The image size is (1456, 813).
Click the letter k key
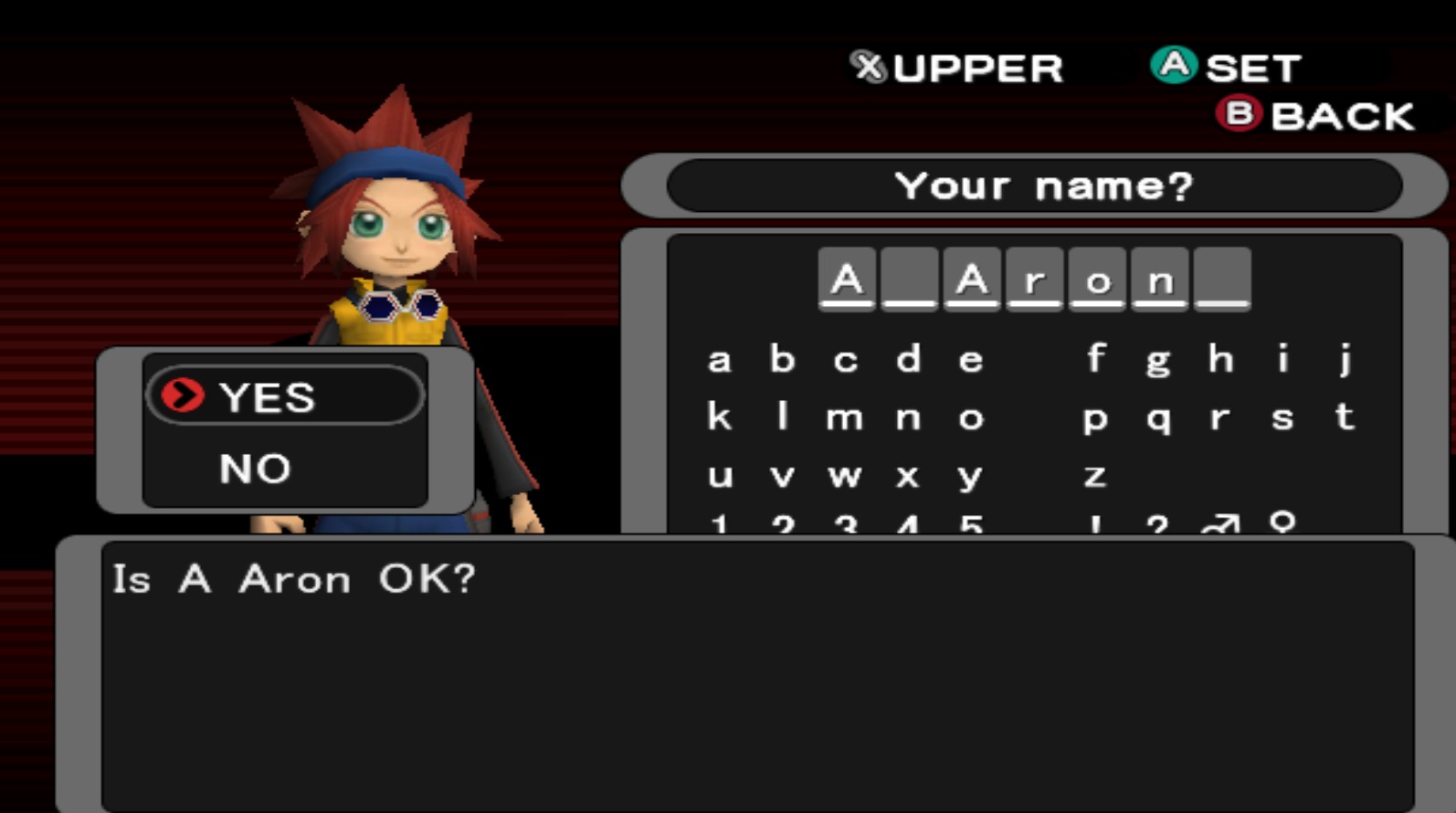click(720, 417)
